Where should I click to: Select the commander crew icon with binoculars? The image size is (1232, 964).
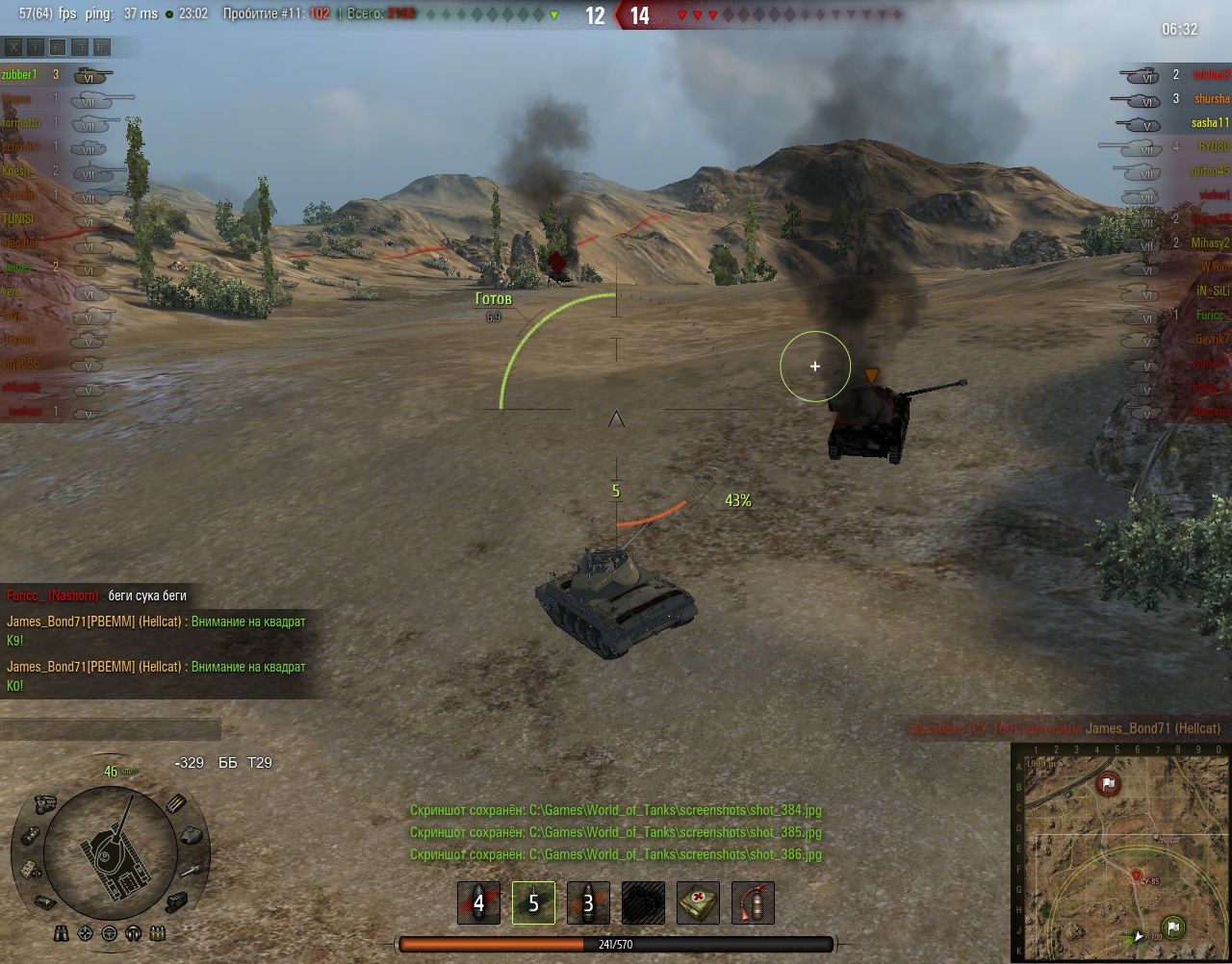coord(62,932)
